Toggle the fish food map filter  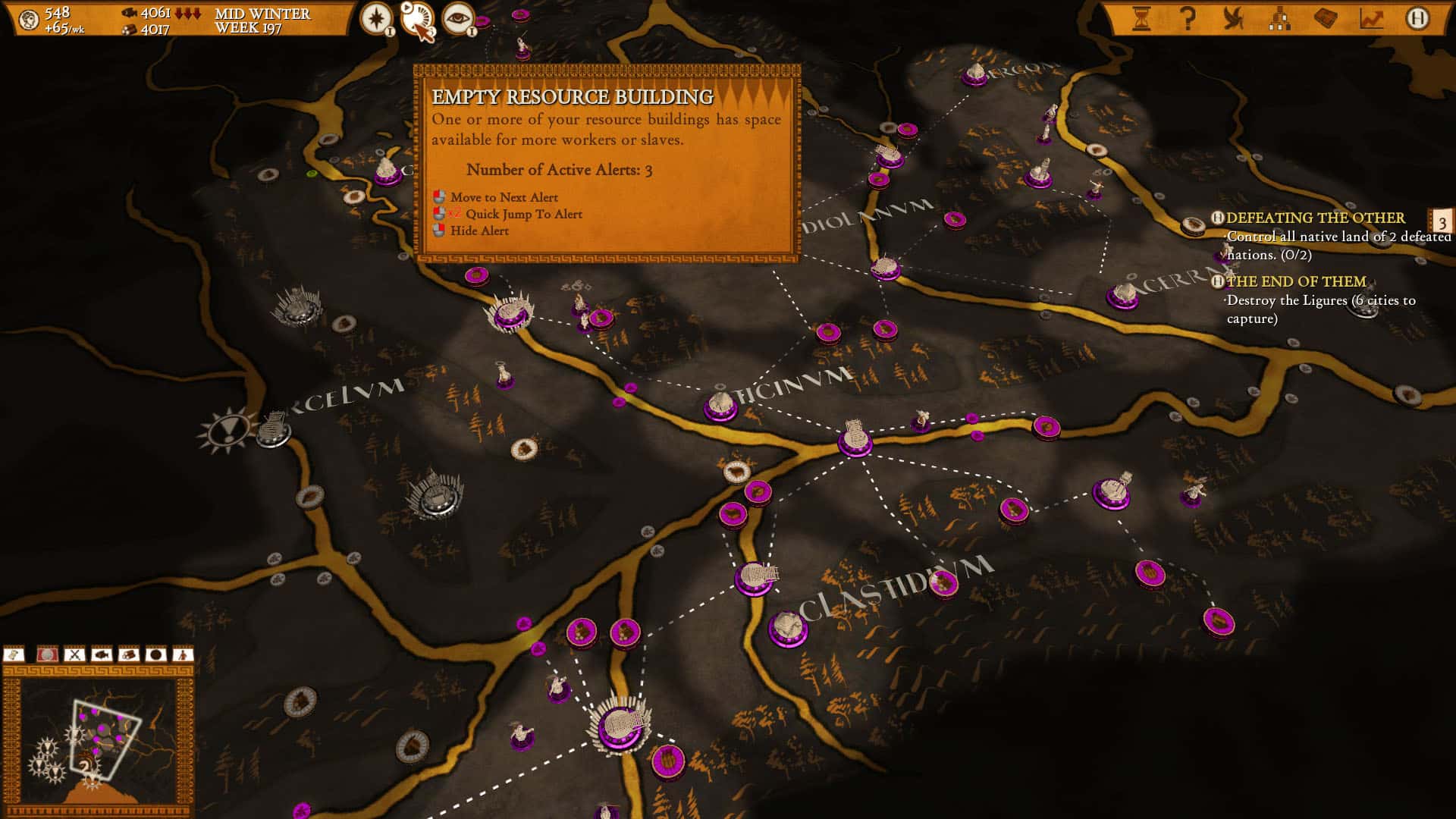tap(102, 654)
